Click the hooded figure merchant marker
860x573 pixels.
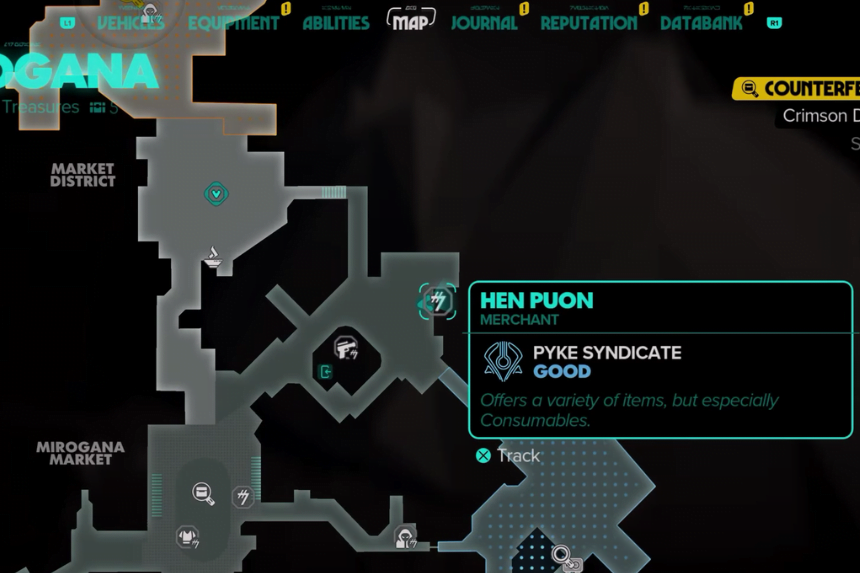(x=405, y=537)
